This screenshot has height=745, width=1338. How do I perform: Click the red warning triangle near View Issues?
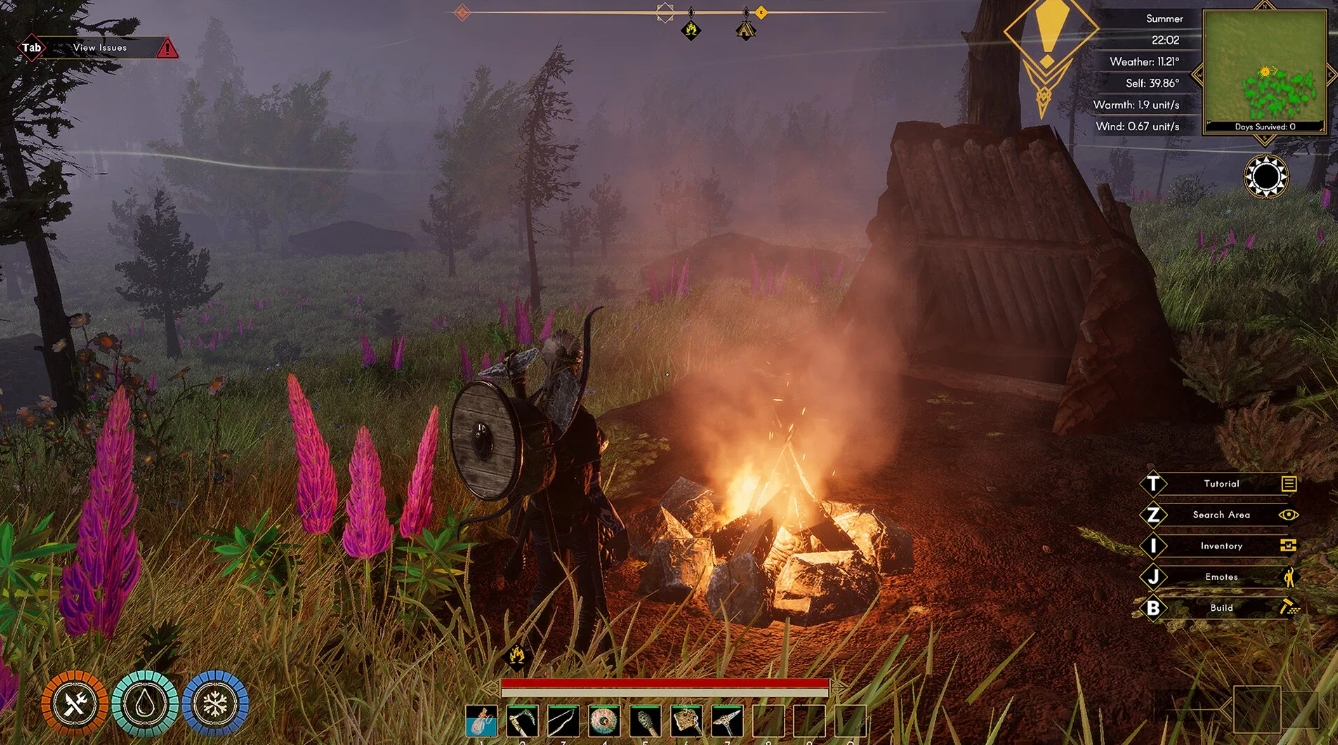click(x=166, y=46)
